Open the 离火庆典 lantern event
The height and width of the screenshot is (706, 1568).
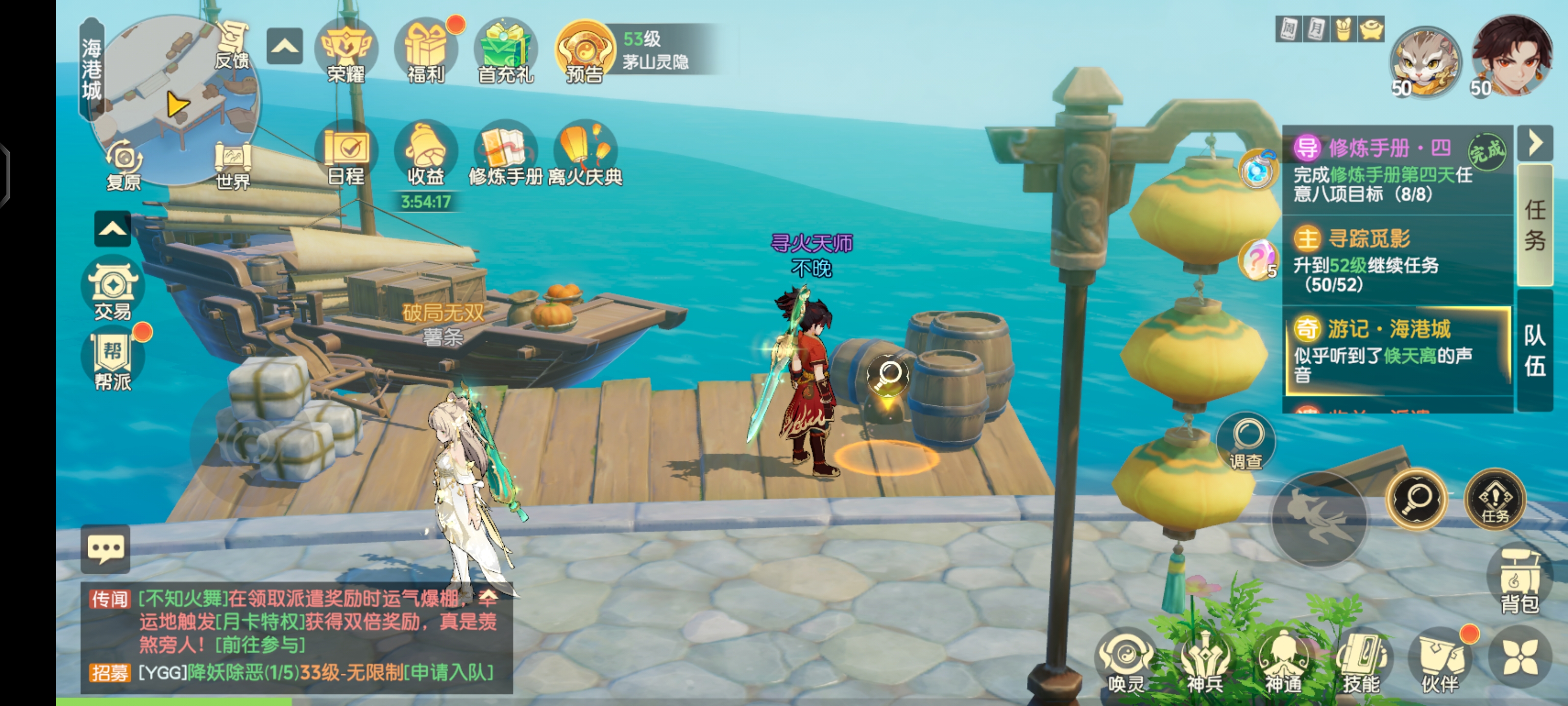pos(585,153)
